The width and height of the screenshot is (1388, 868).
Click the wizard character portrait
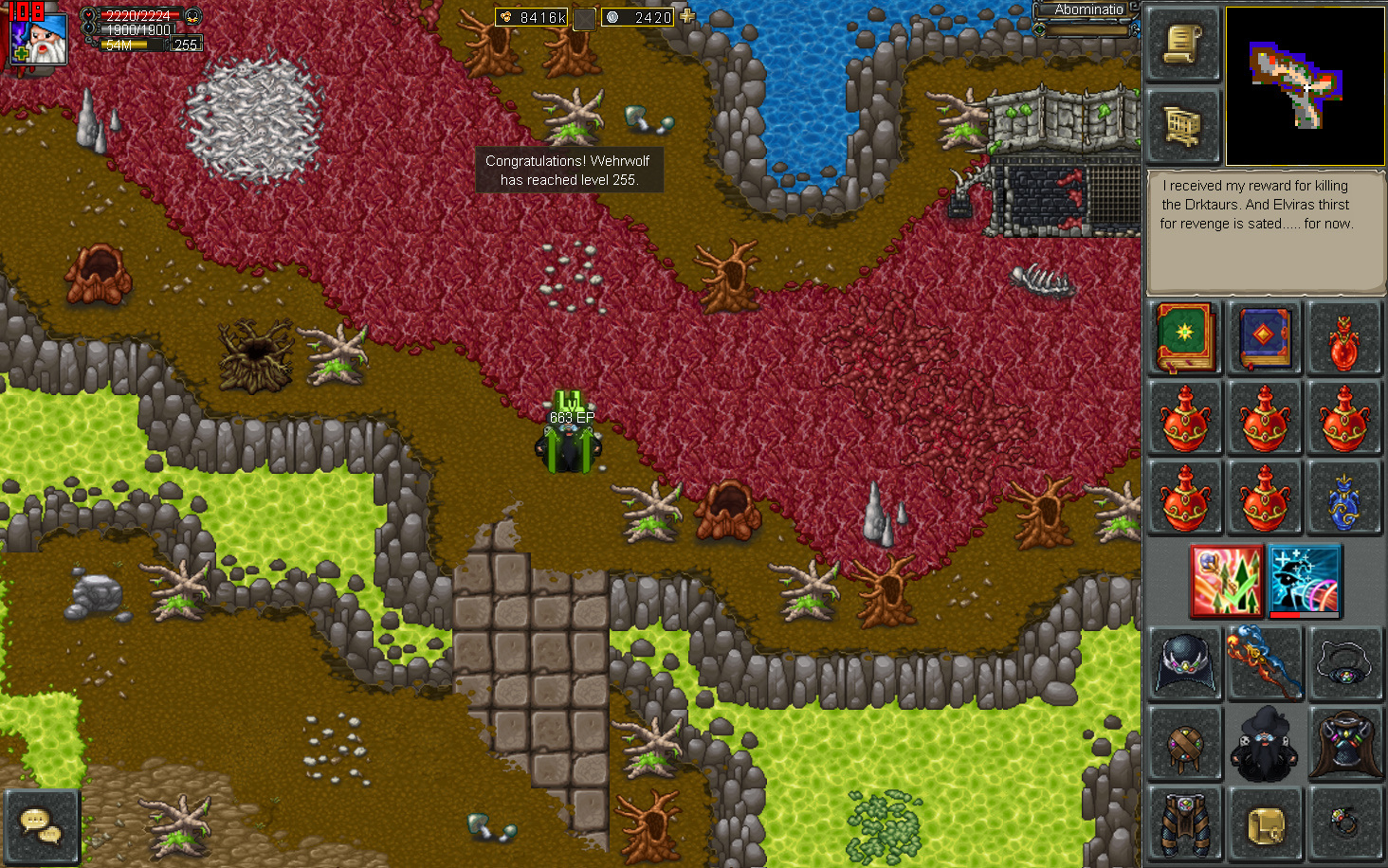40,38
